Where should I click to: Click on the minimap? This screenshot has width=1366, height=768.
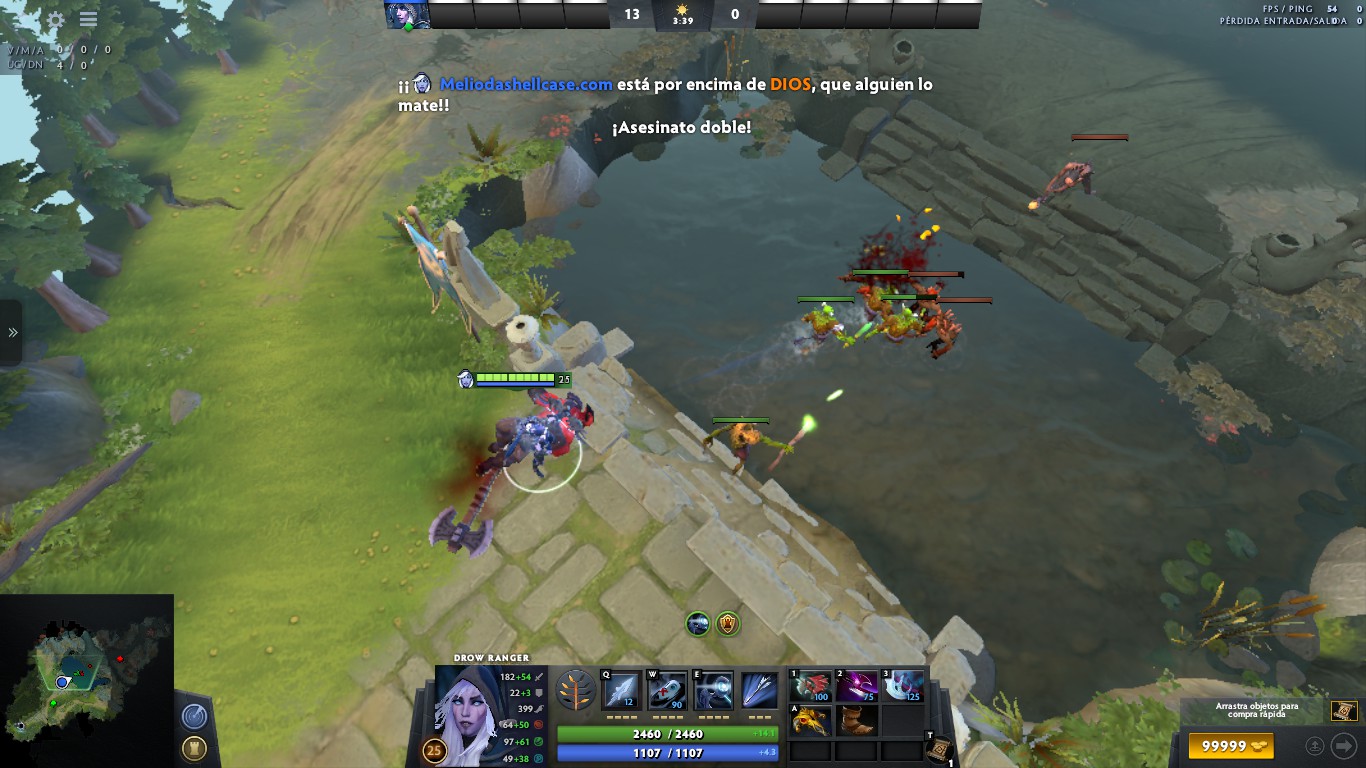point(86,681)
